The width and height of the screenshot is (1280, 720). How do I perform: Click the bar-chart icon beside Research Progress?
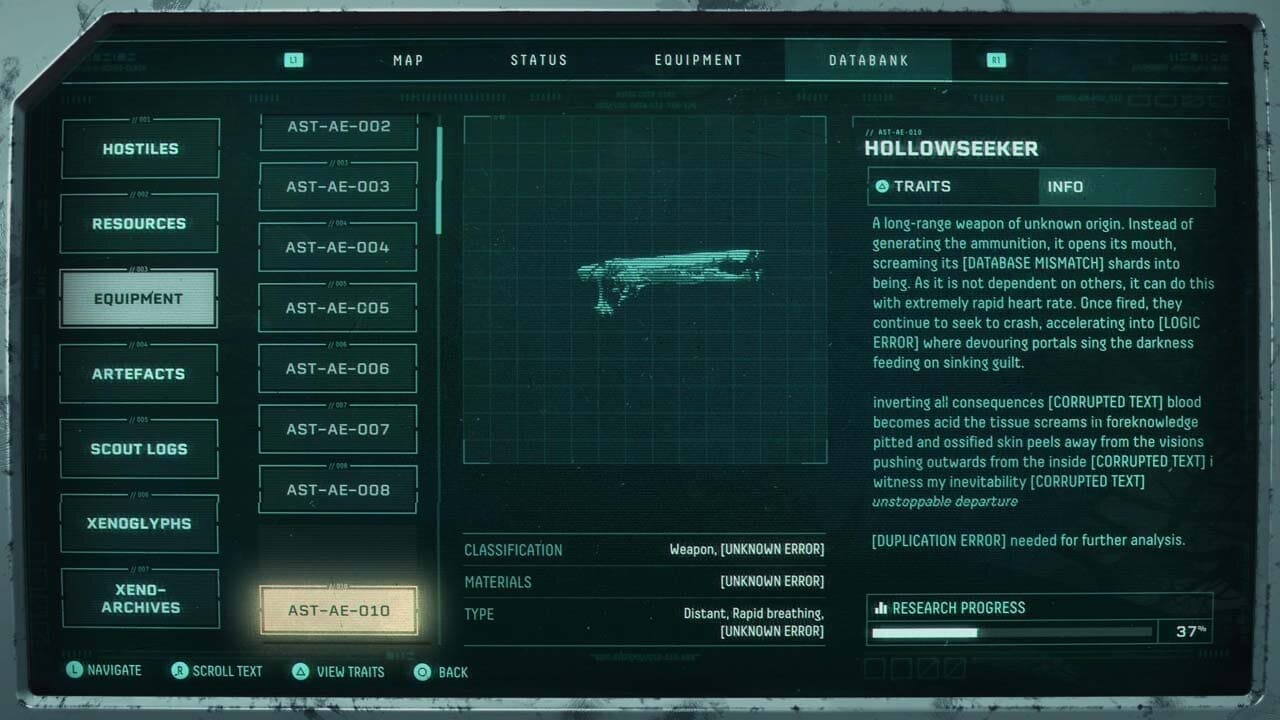click(884, 607)
